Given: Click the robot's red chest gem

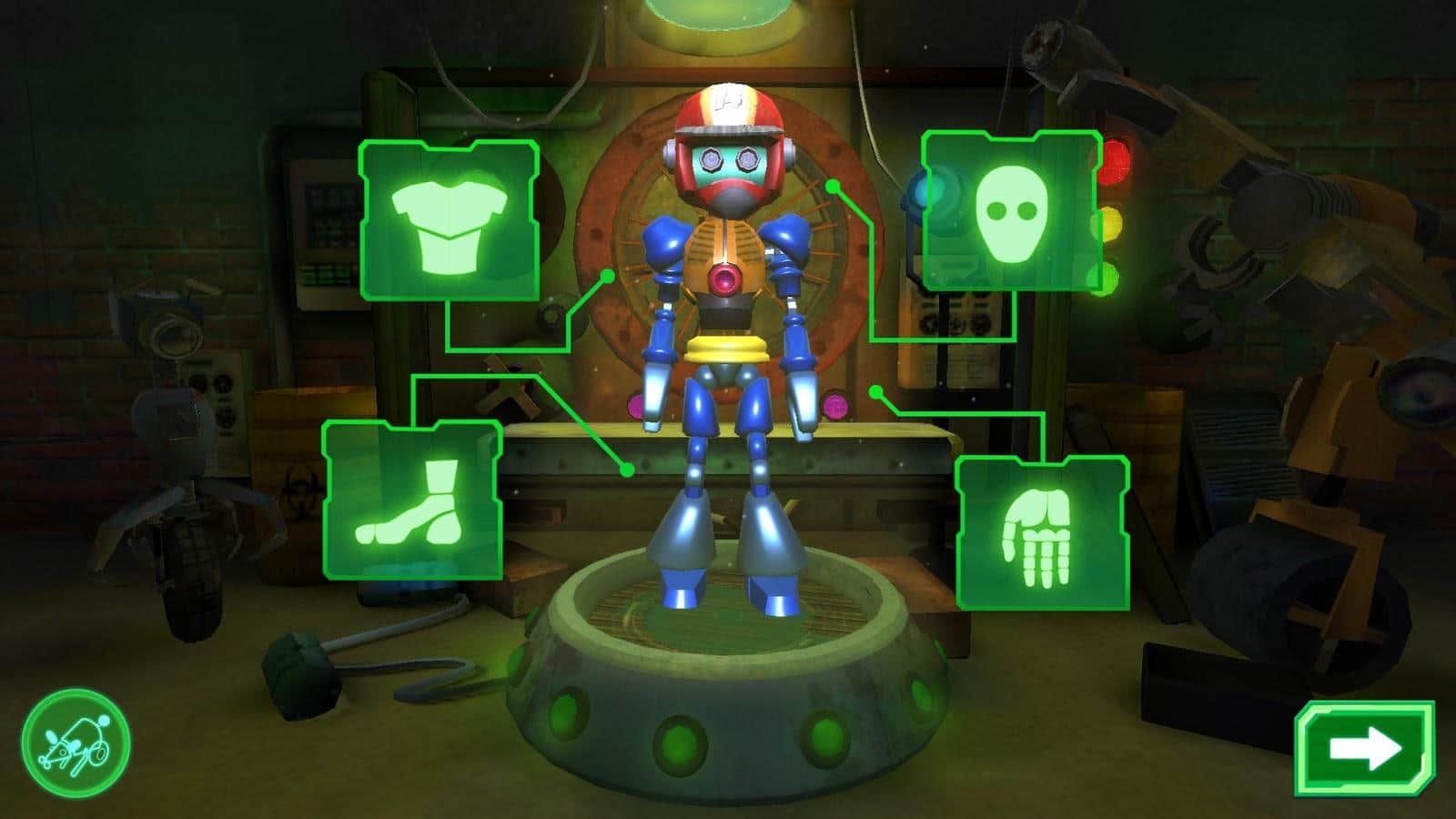Looking at the screenshot, I should (723, 280).
